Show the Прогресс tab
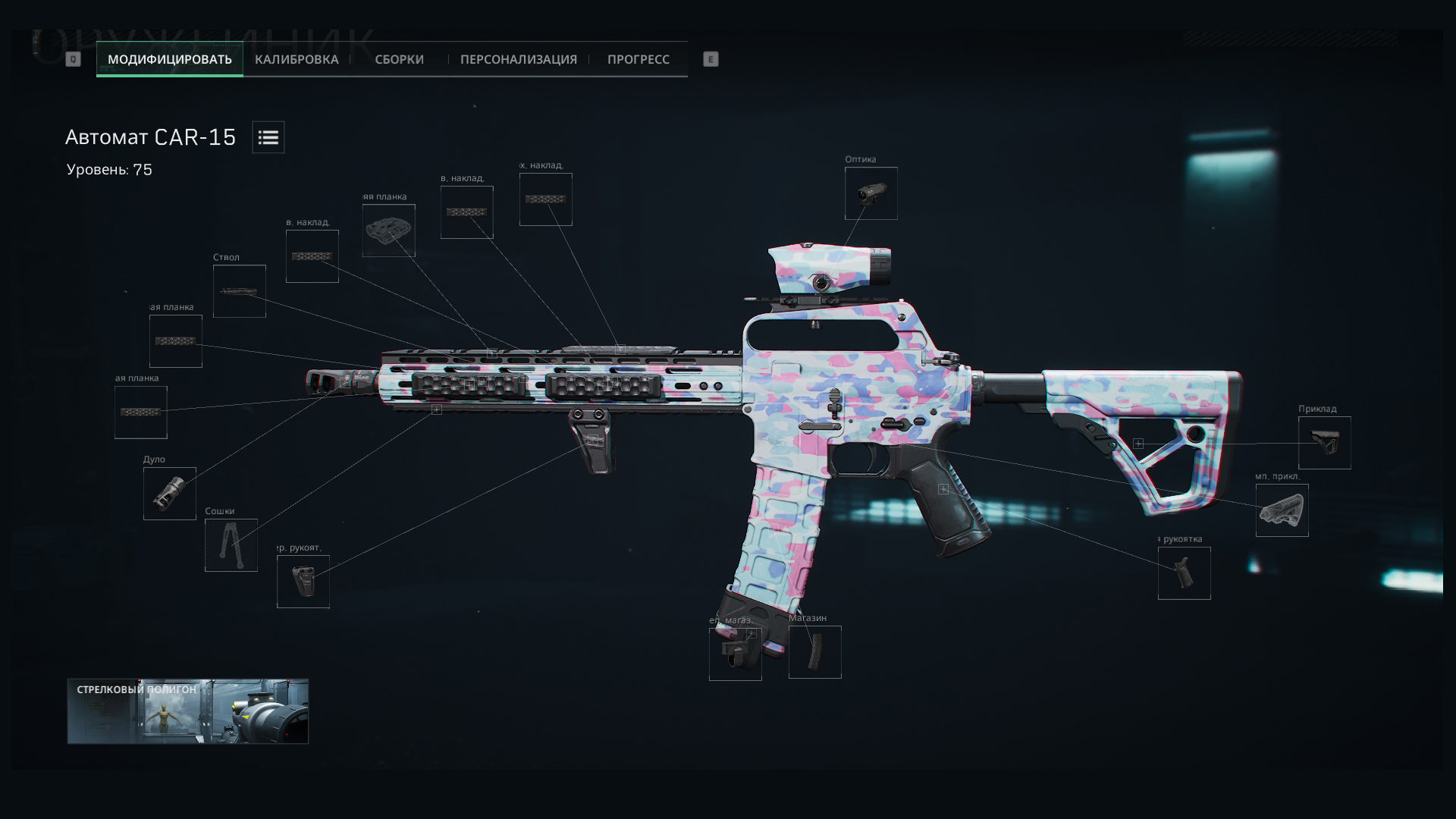The image size is (1456, 819). [638, 59]
